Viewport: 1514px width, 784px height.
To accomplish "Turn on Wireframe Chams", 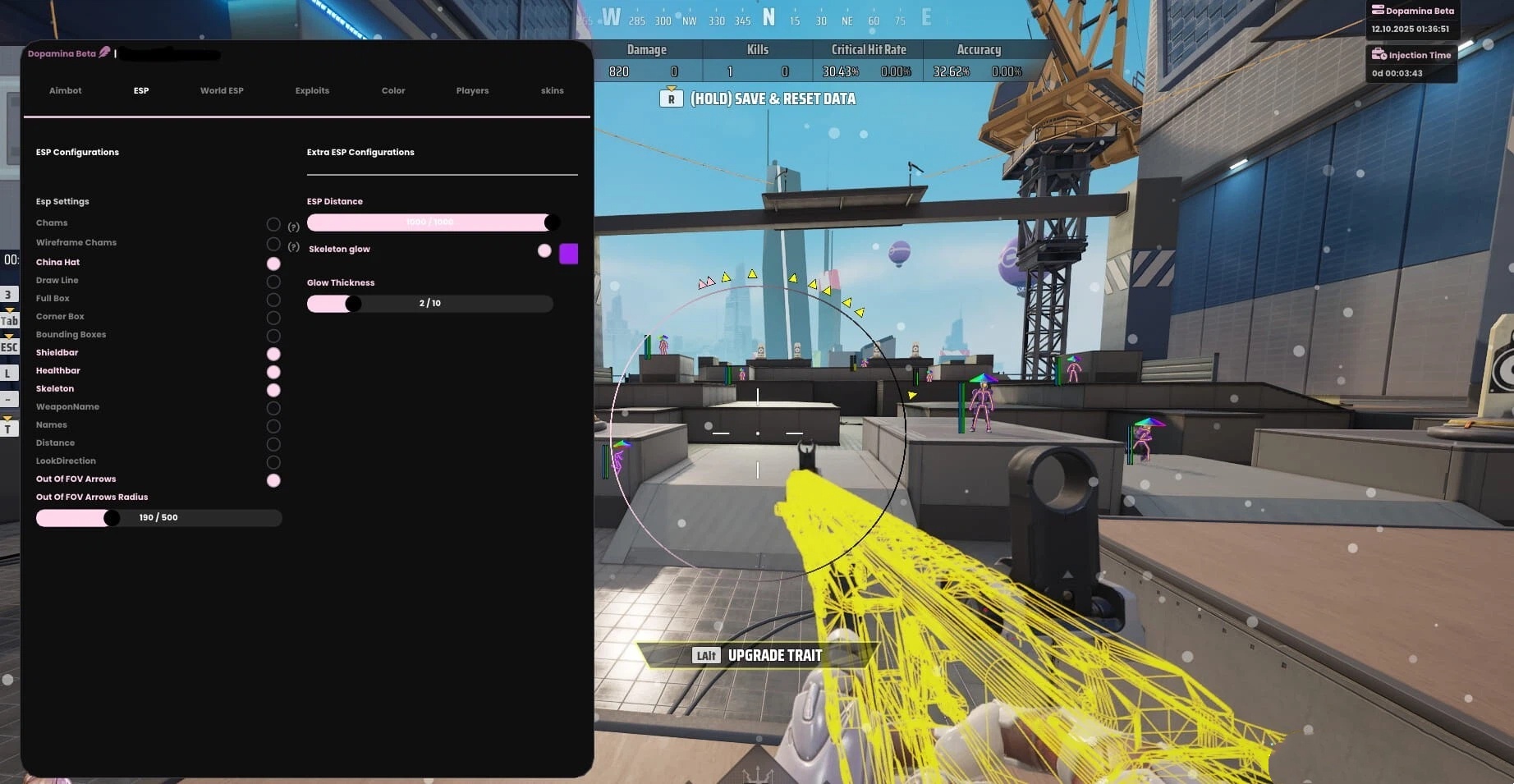I will pos(273,244).
